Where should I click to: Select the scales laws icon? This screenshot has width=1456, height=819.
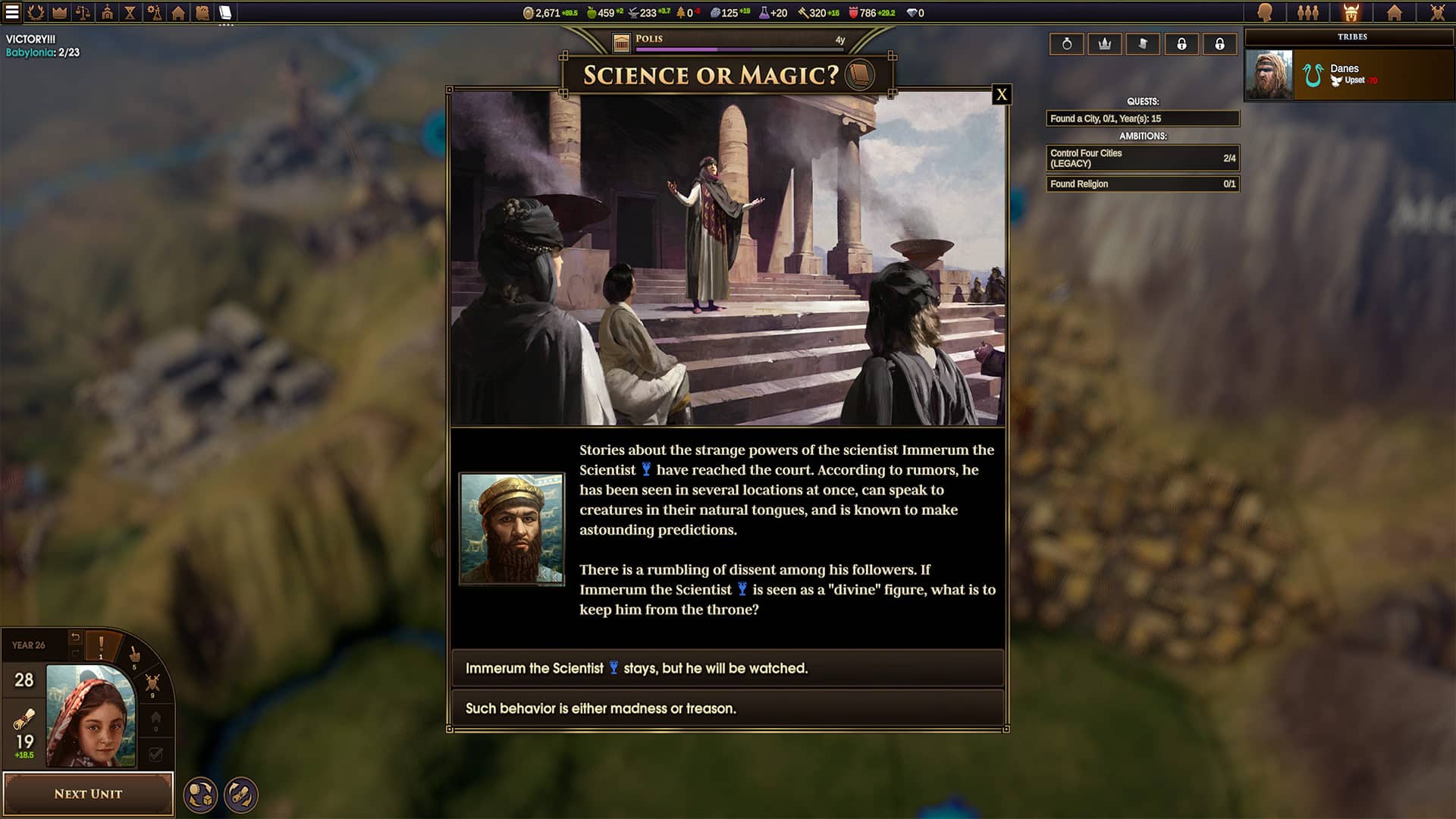pyautogui.click(x=82, y=11)
